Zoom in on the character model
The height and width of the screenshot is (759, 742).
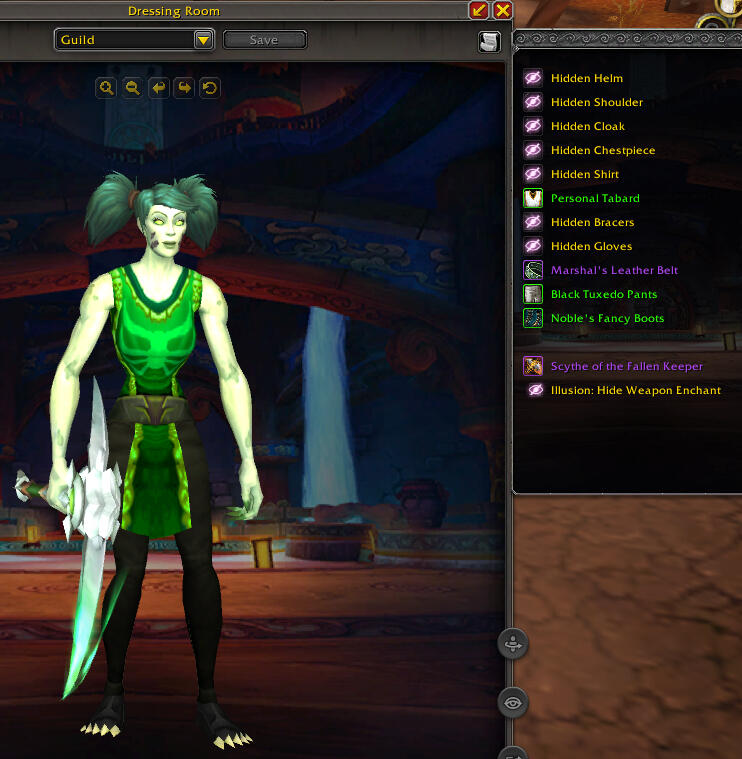pos(106,88)
